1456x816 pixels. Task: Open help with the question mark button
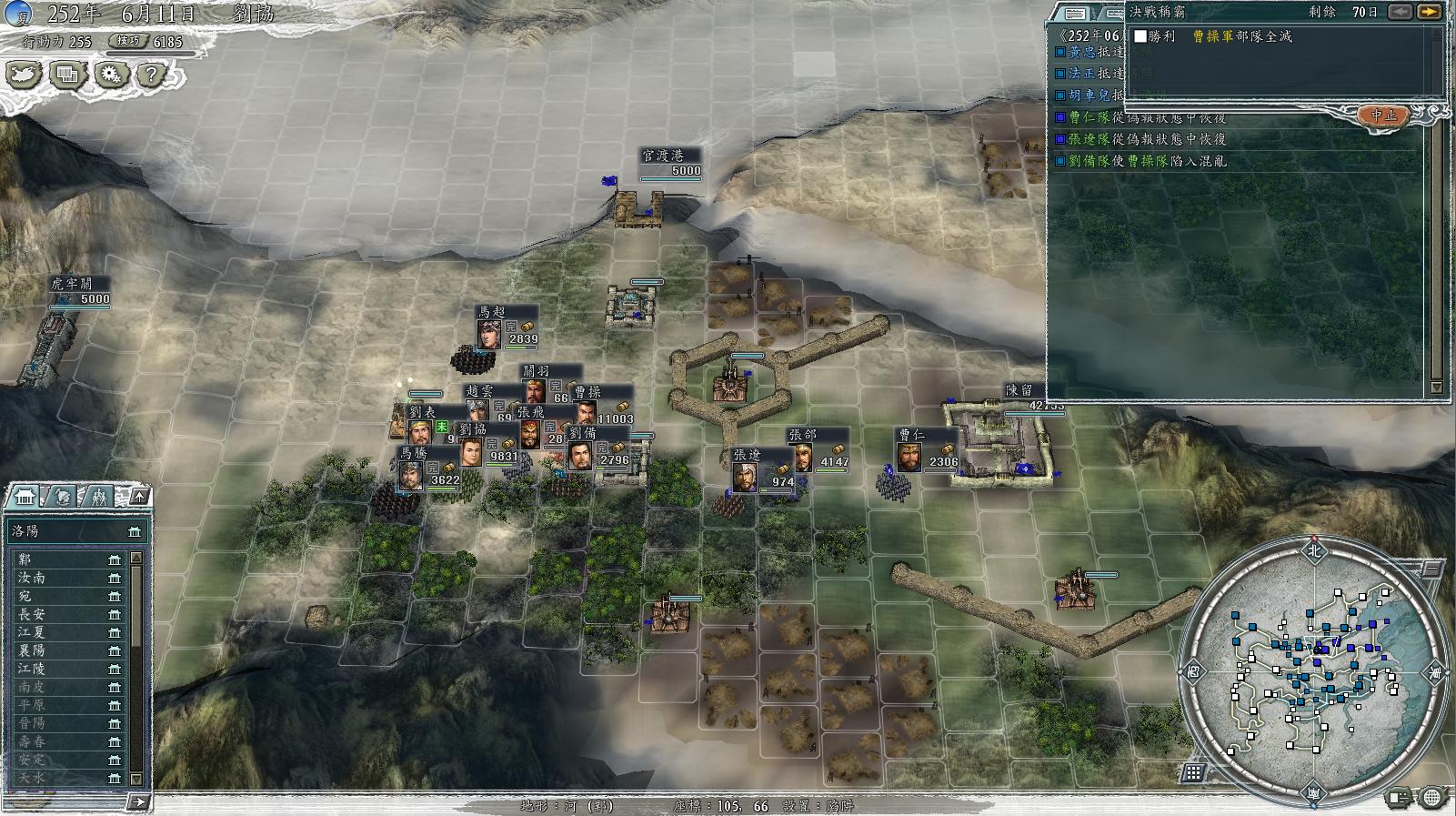coord(151,74)
